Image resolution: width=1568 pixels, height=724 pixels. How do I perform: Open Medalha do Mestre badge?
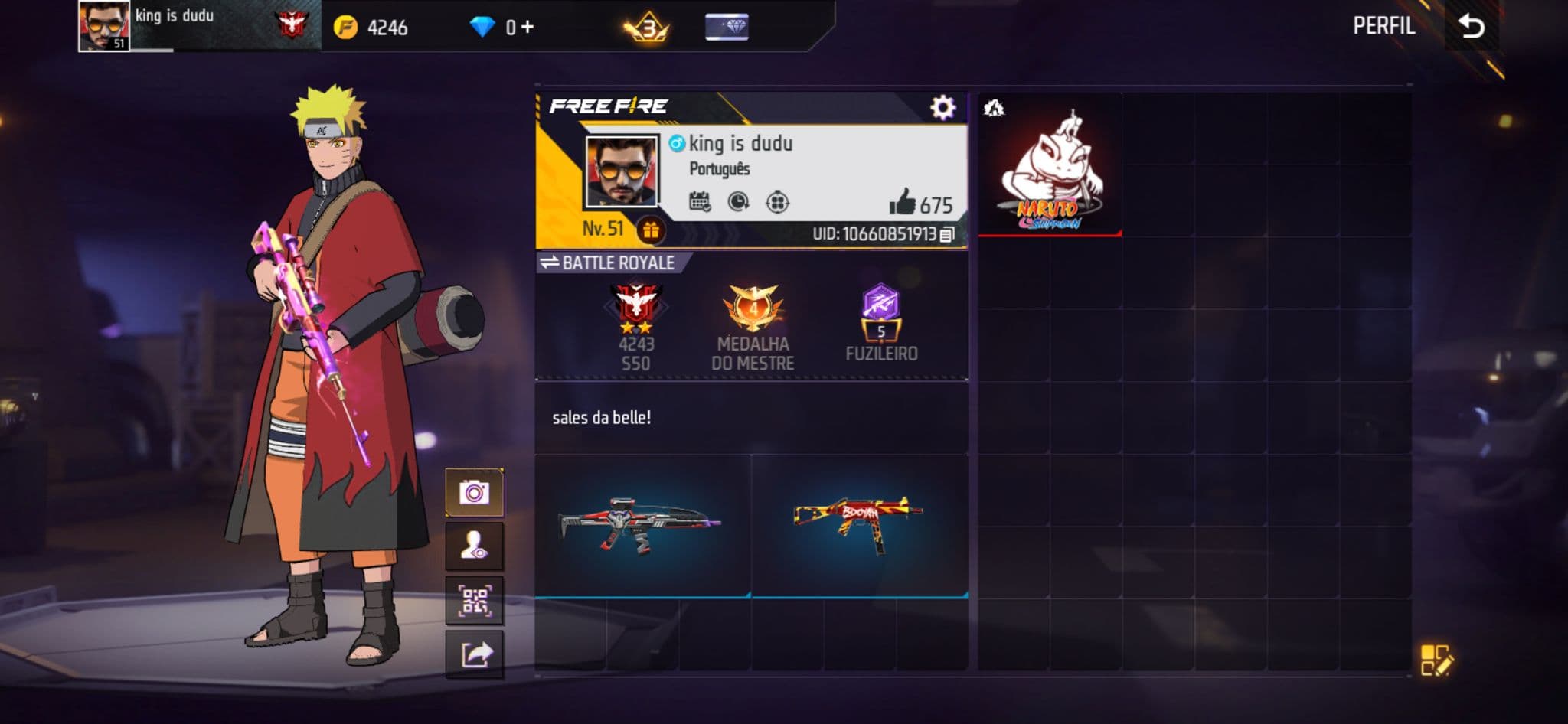(753, 309)
